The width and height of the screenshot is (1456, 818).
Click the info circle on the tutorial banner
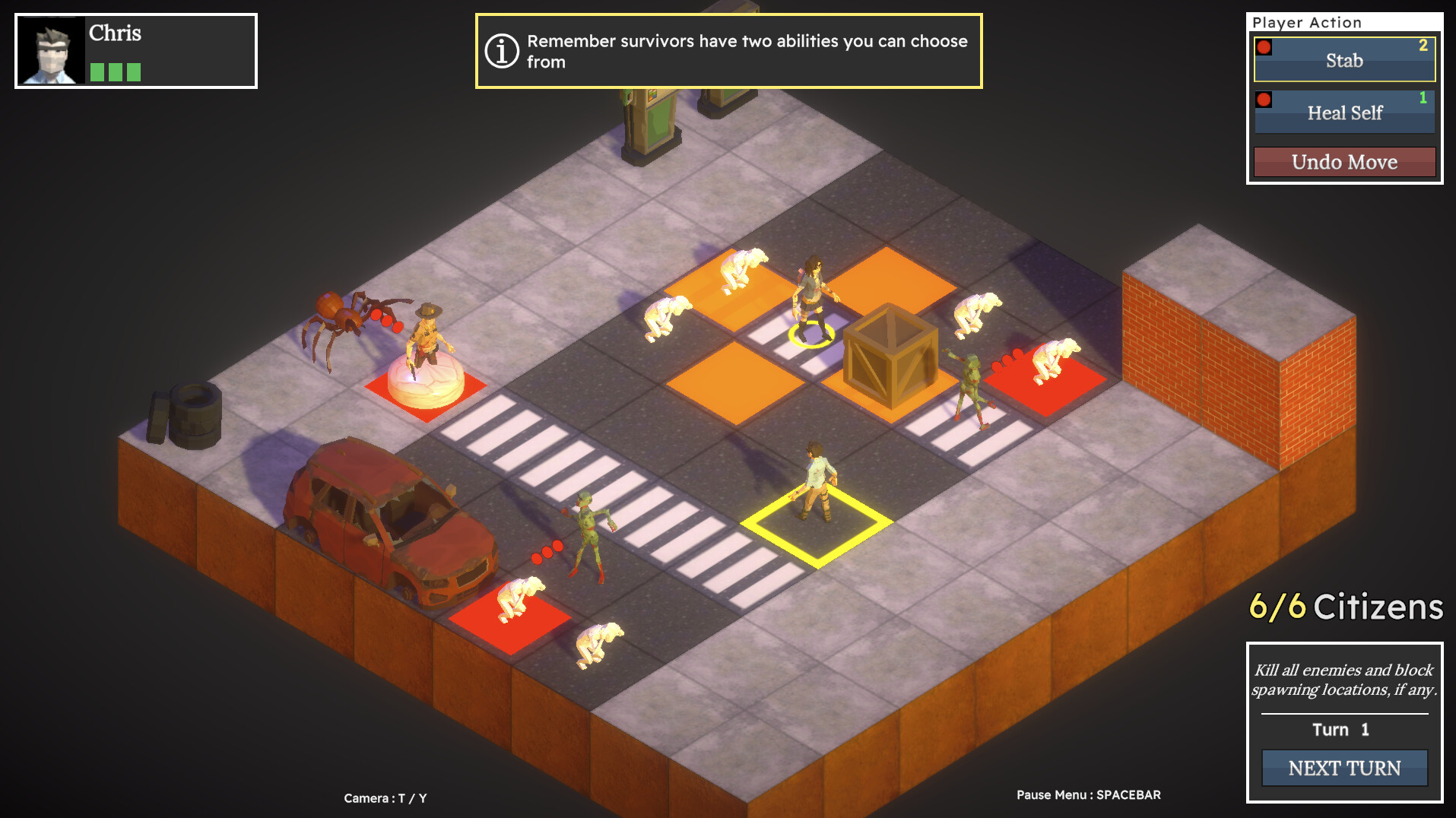[501, 51]
